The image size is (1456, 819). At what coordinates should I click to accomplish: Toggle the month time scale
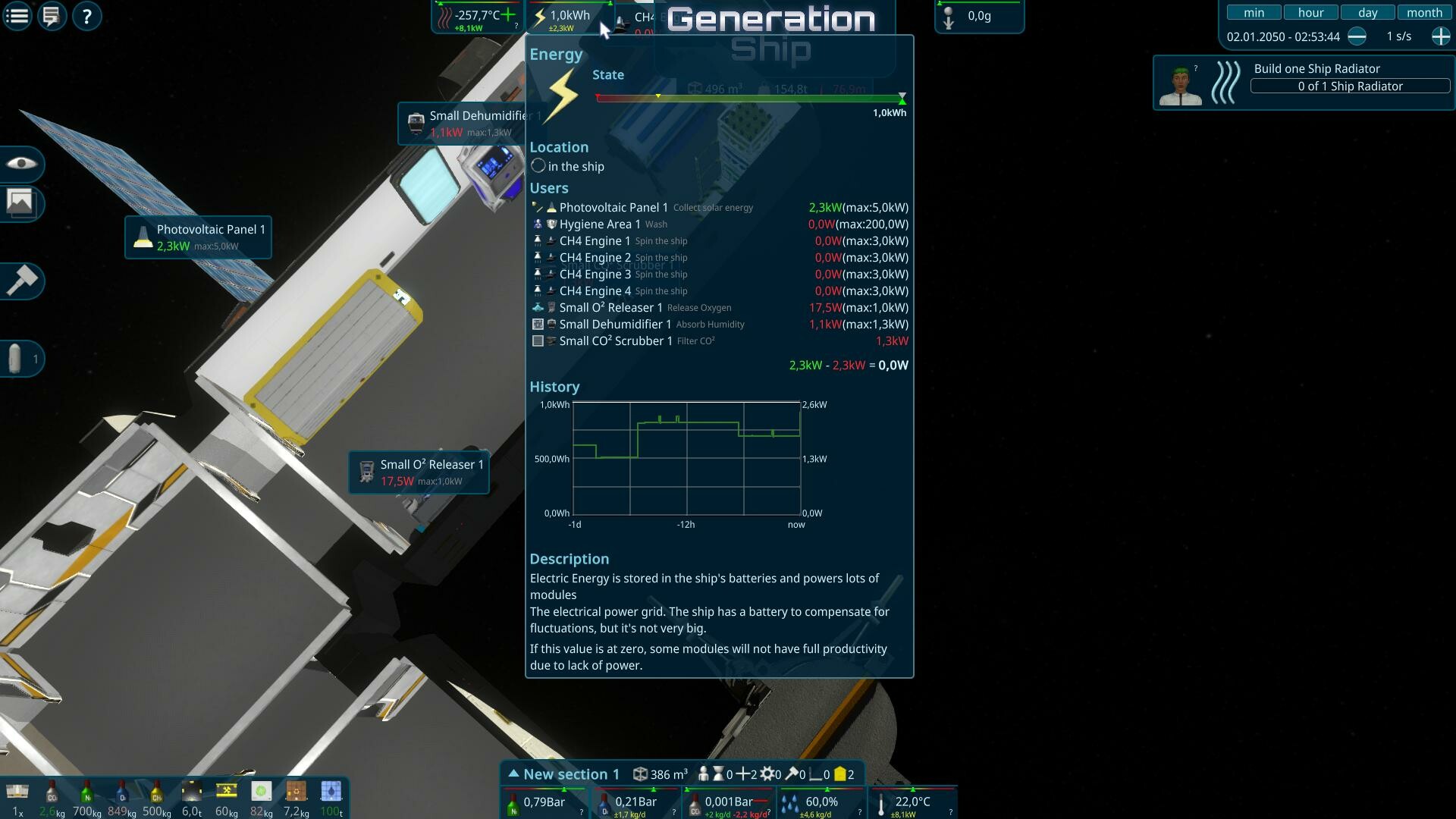click(x=1424, y=11)
